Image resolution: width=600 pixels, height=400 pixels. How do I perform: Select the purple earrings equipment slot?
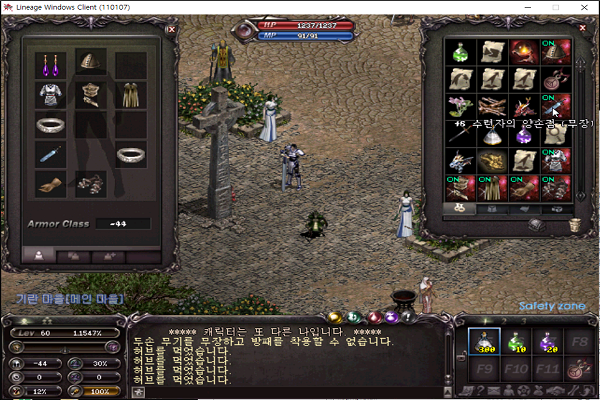50,66
